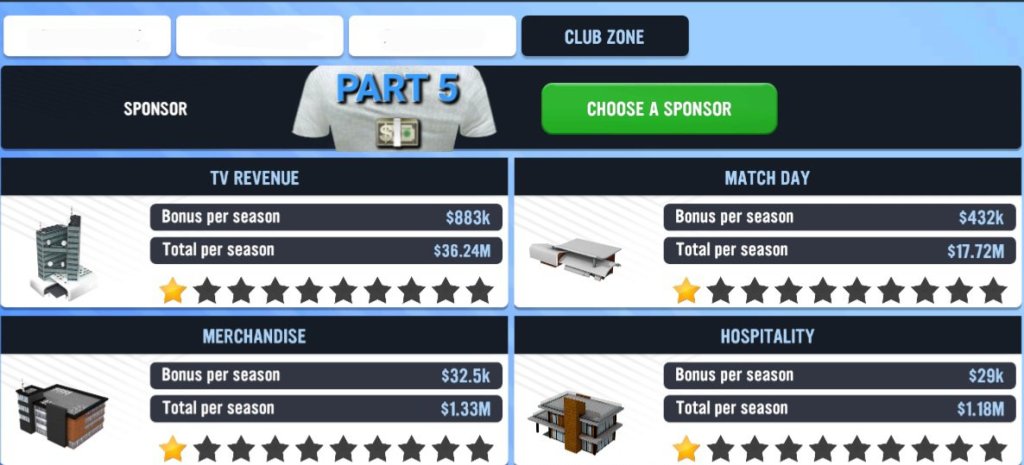Select the Hospitality facility panel

click(x=767, y=336)
